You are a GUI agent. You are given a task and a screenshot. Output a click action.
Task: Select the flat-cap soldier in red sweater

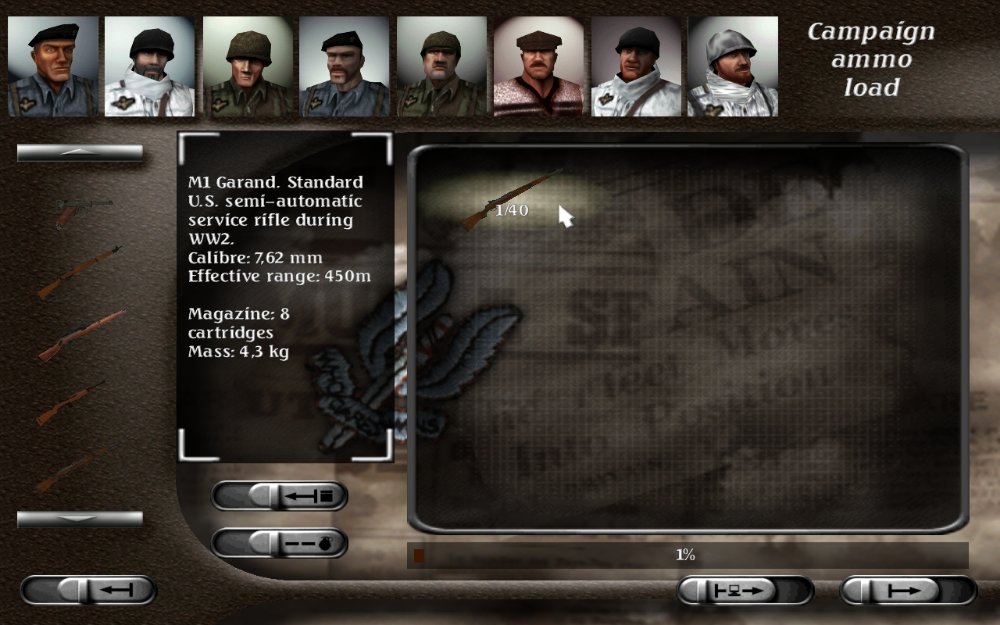tap(538, 66)
